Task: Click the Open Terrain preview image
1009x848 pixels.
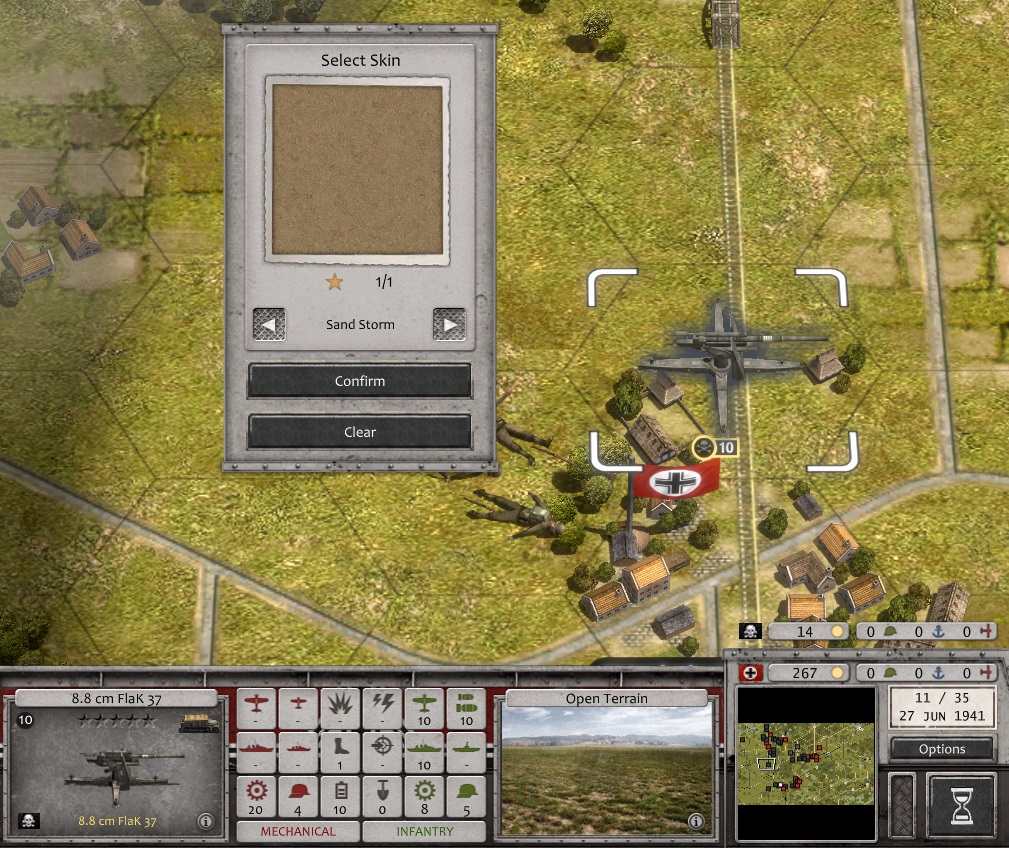Action: click(608, 767)
